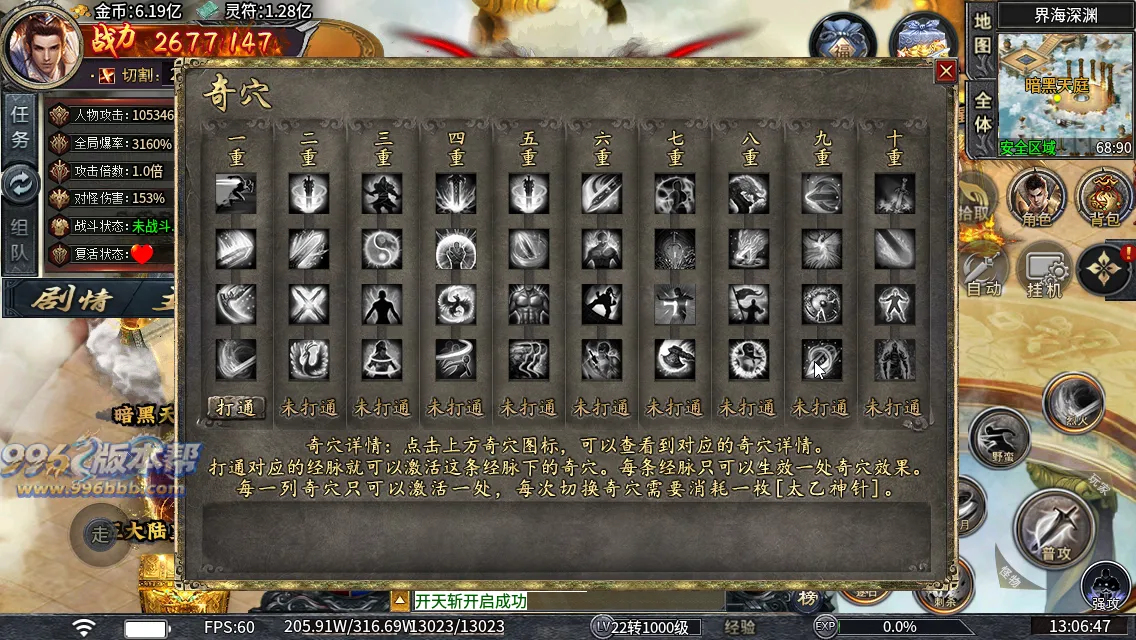Toggle the 挂机 auto-battle button

pos(1044,270)
